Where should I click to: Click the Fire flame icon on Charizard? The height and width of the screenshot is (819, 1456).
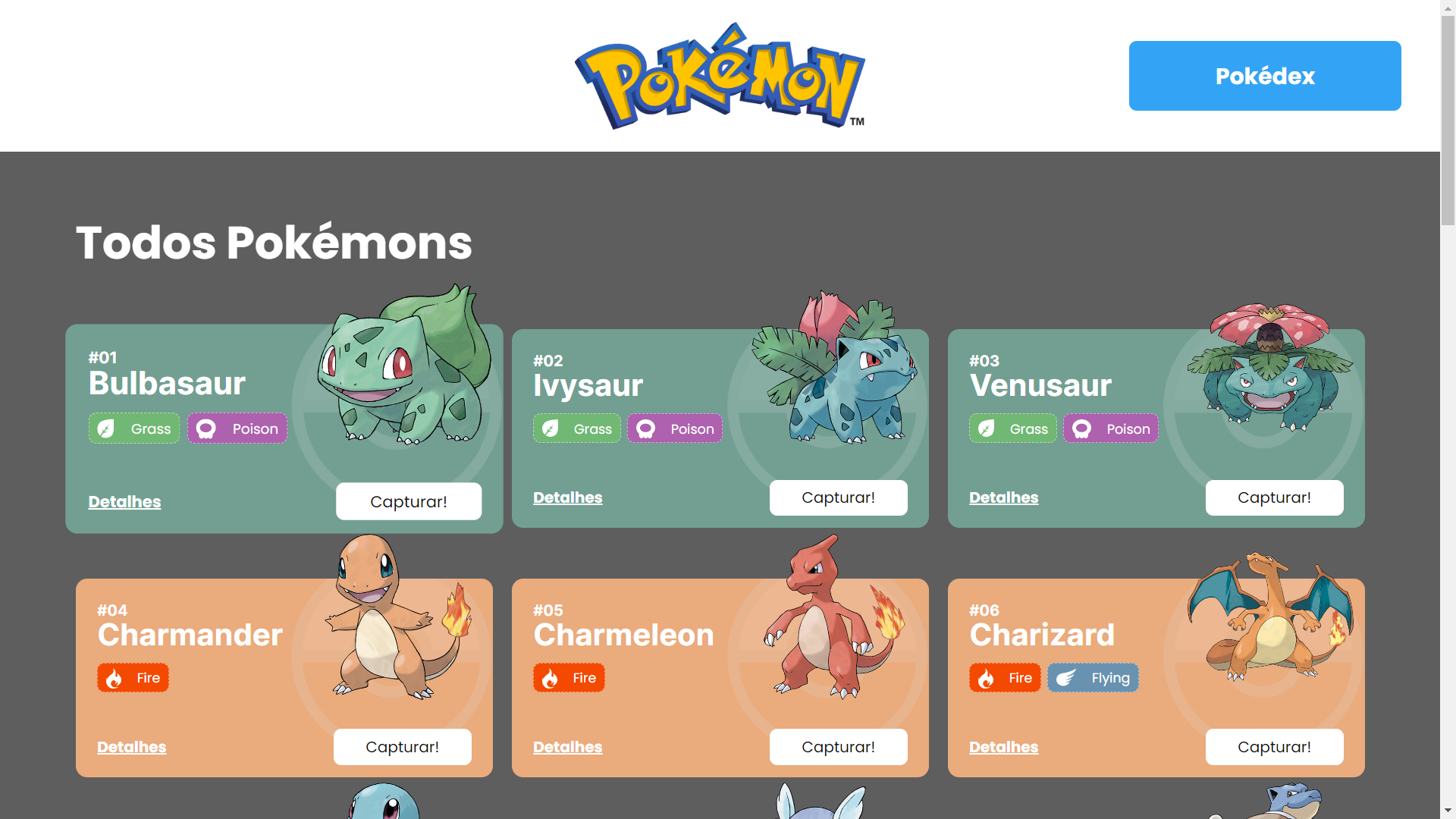click(985, 678)
